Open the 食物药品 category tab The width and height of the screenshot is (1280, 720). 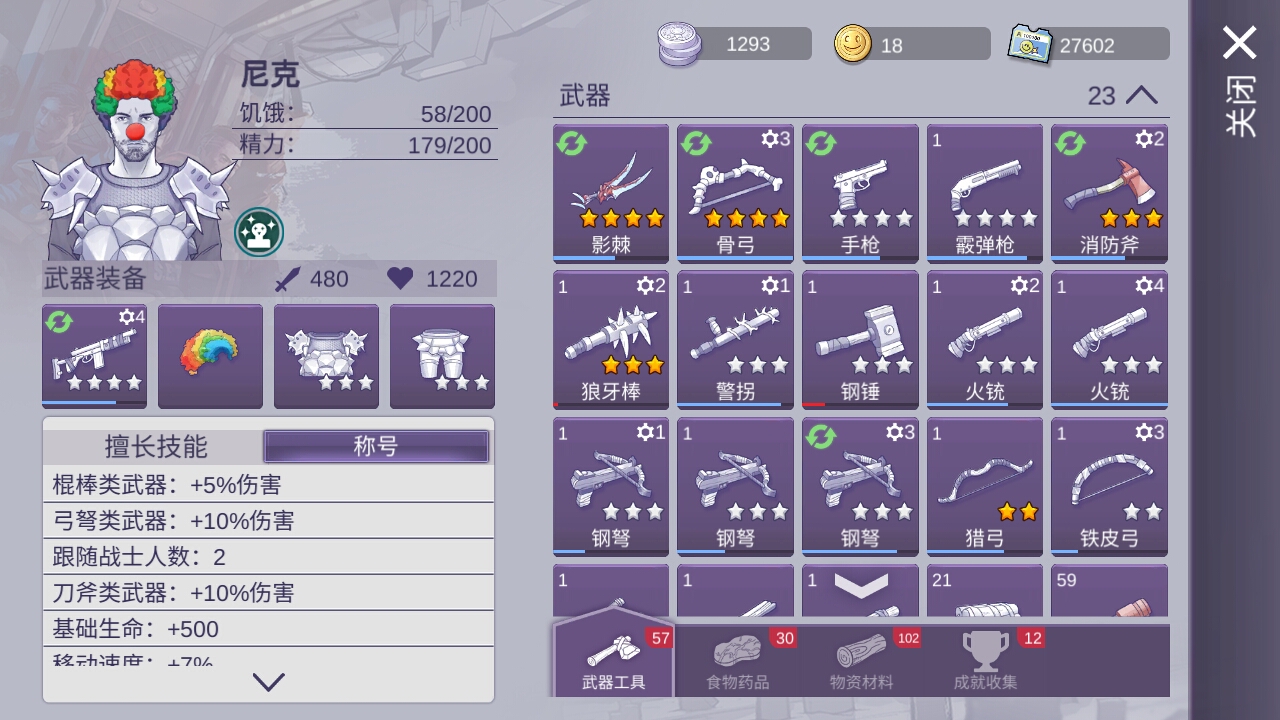click(x=737, y=661)
